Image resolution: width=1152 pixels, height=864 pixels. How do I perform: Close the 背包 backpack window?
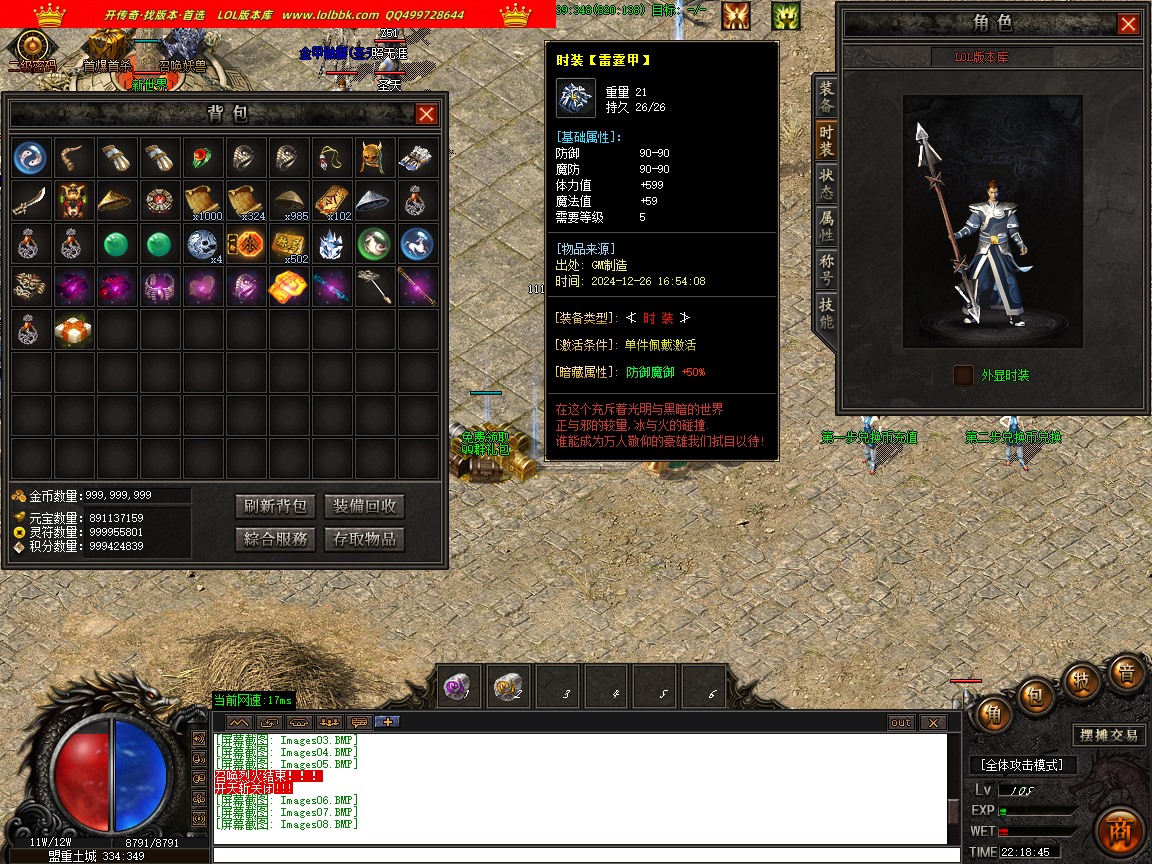click(x=427, y=114)
